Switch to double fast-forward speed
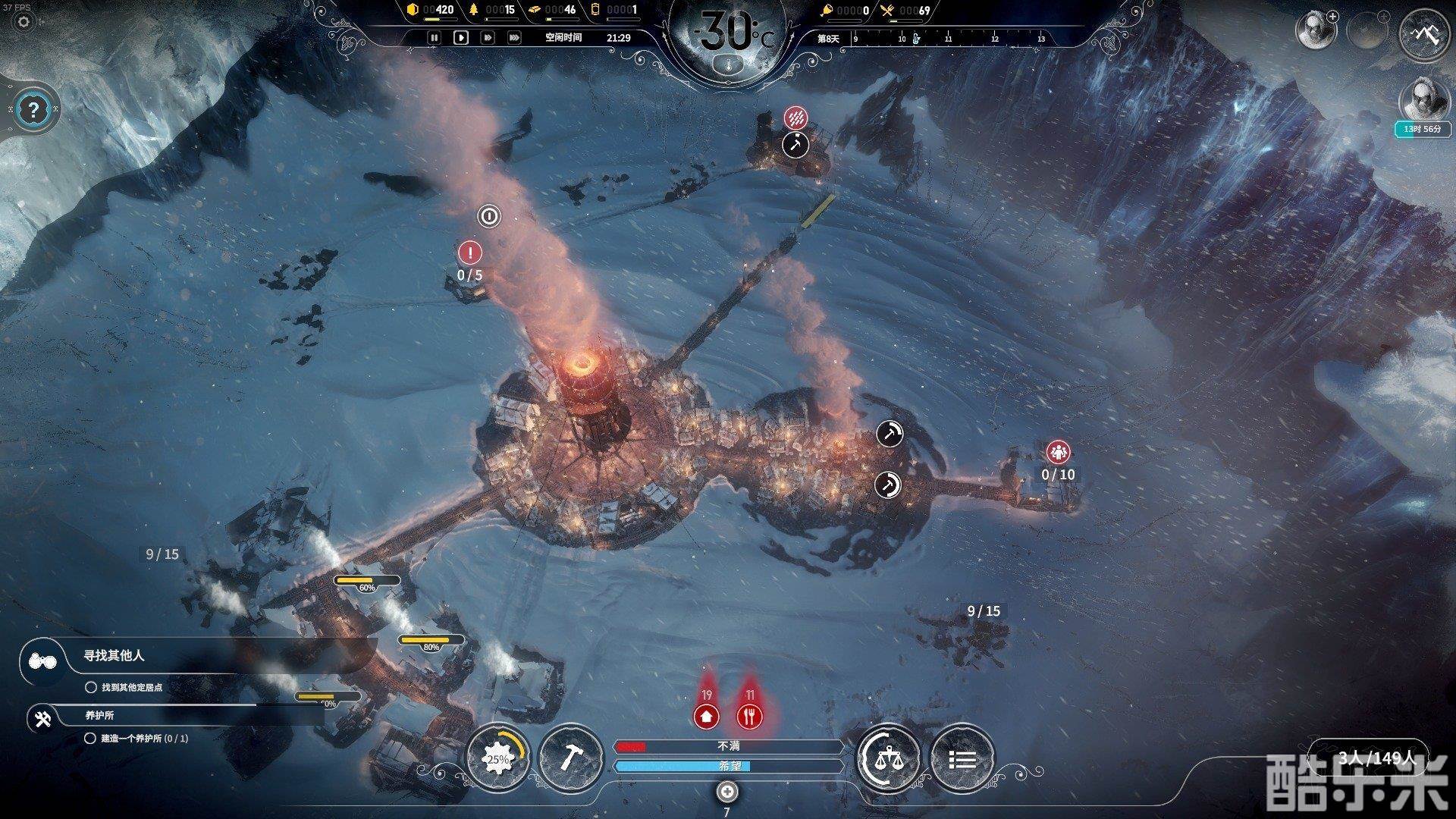 point(488,37)
